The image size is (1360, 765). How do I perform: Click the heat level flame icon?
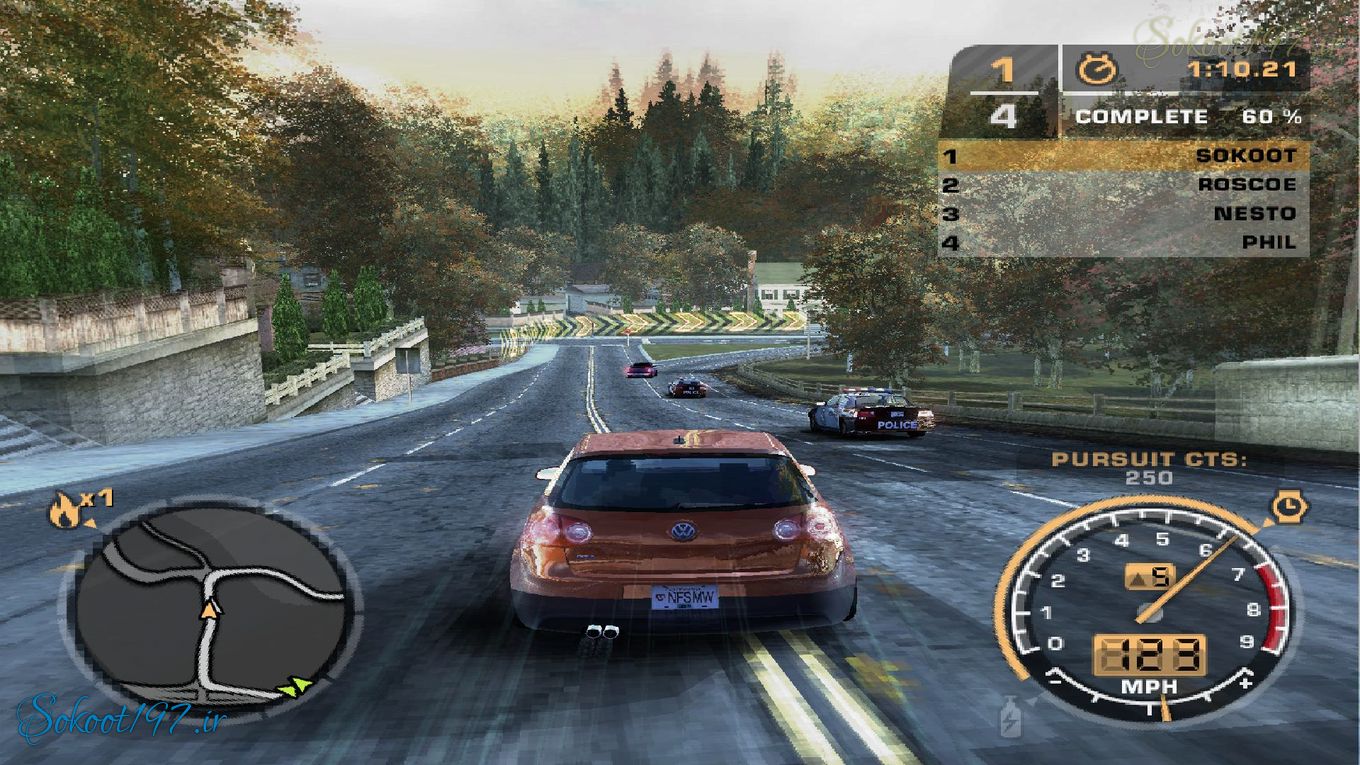point(65,513)
